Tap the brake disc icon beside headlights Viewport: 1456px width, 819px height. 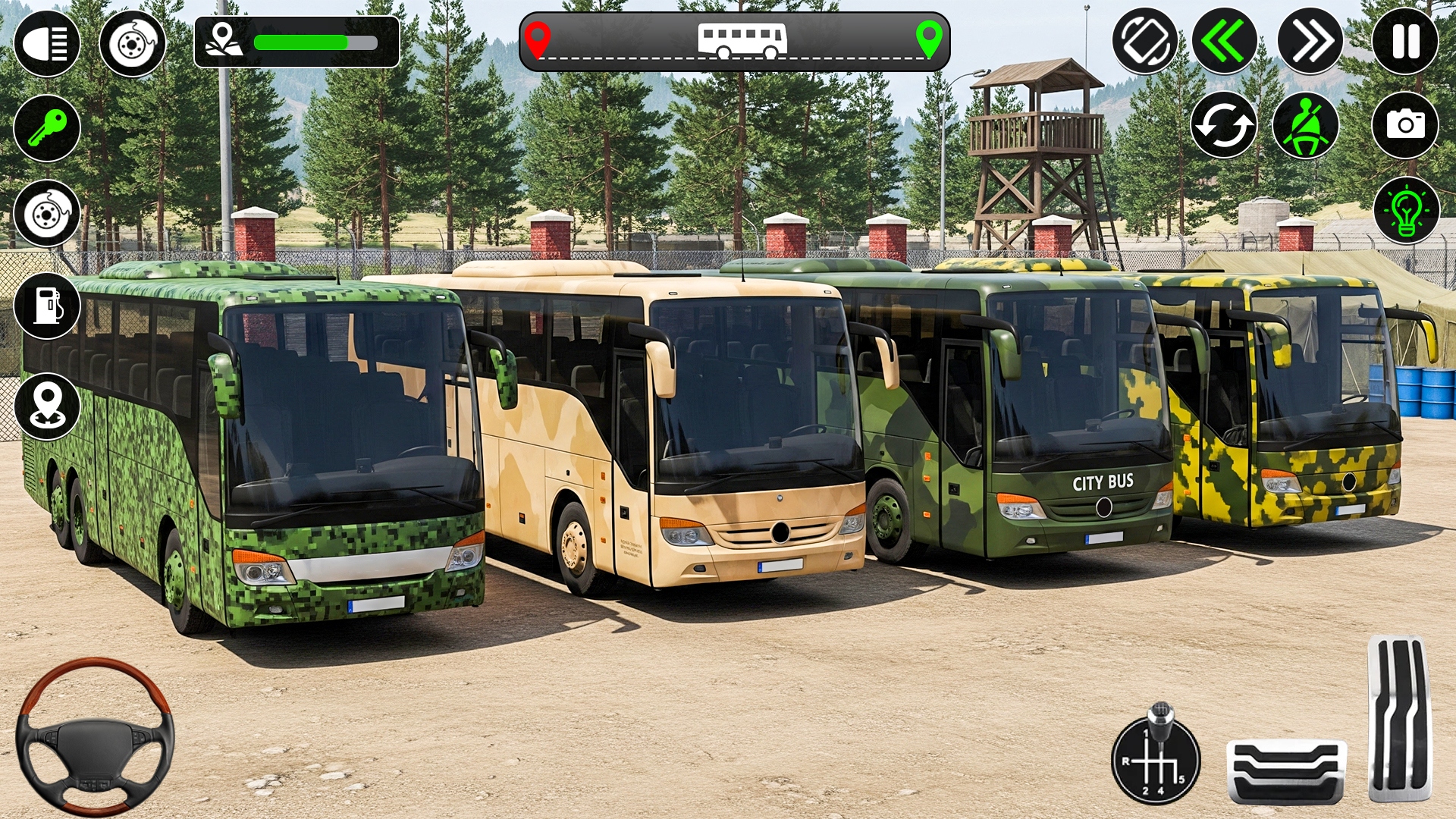point(133,43)
